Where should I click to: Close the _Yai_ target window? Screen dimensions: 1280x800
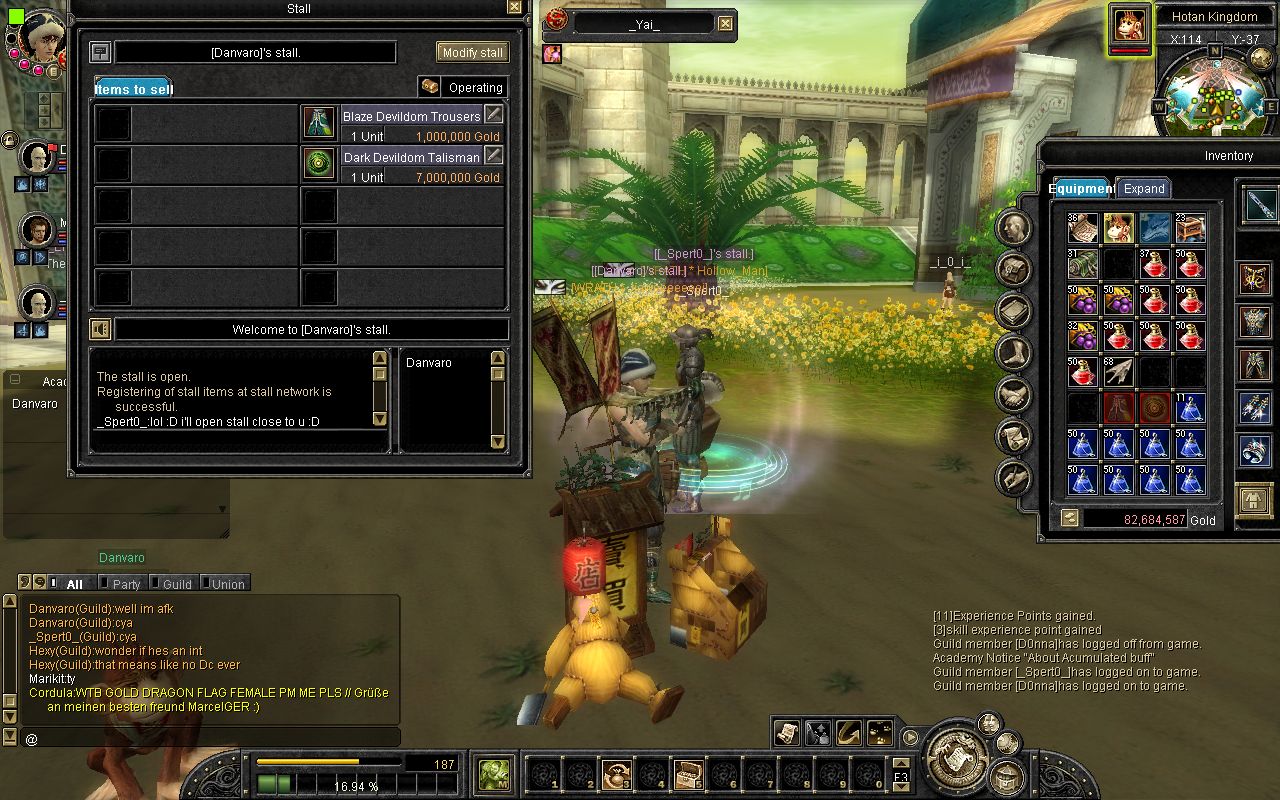pos(725,24)
